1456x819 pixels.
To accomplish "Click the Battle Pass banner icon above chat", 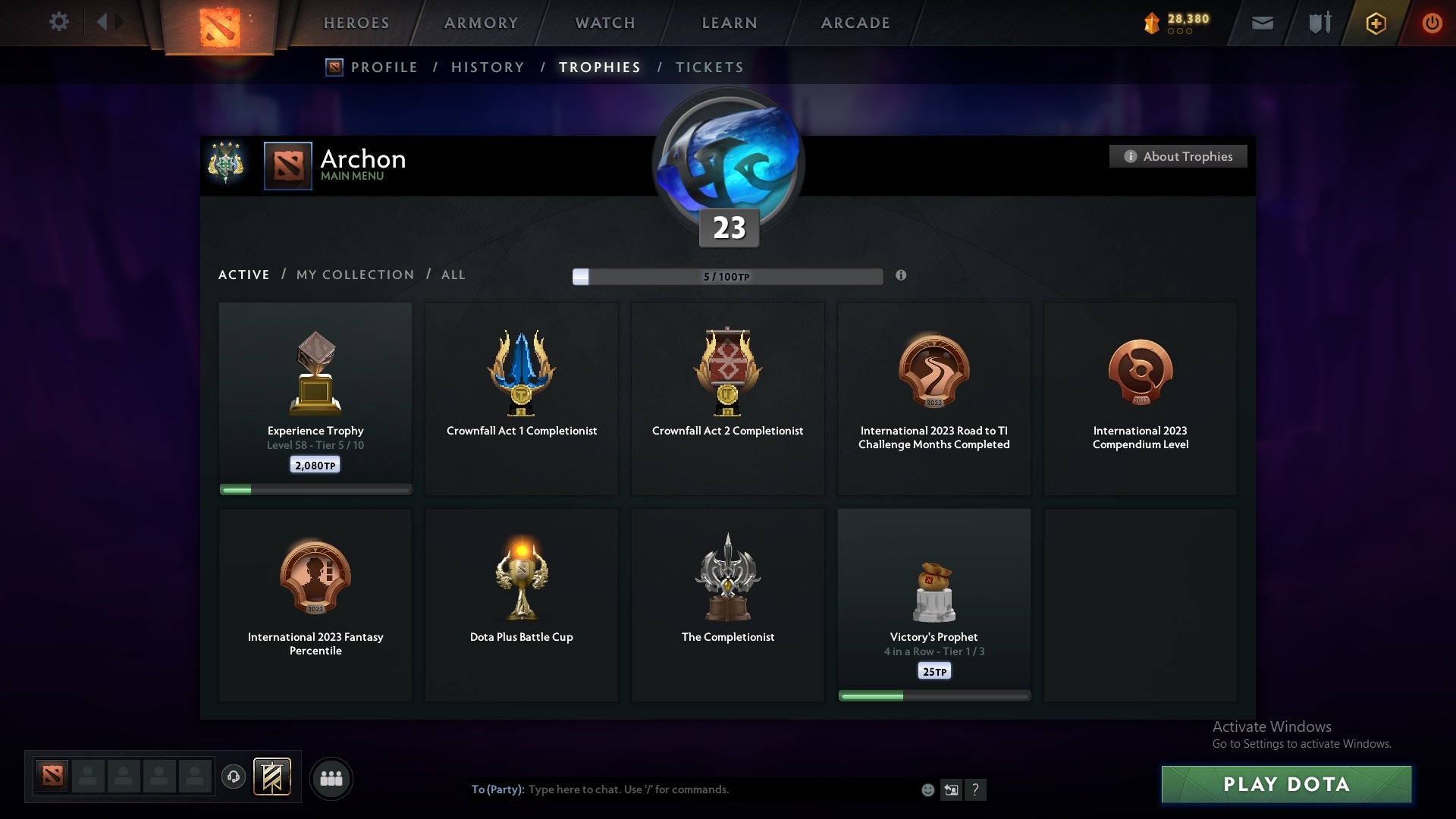I will click(x=273, y=777).
